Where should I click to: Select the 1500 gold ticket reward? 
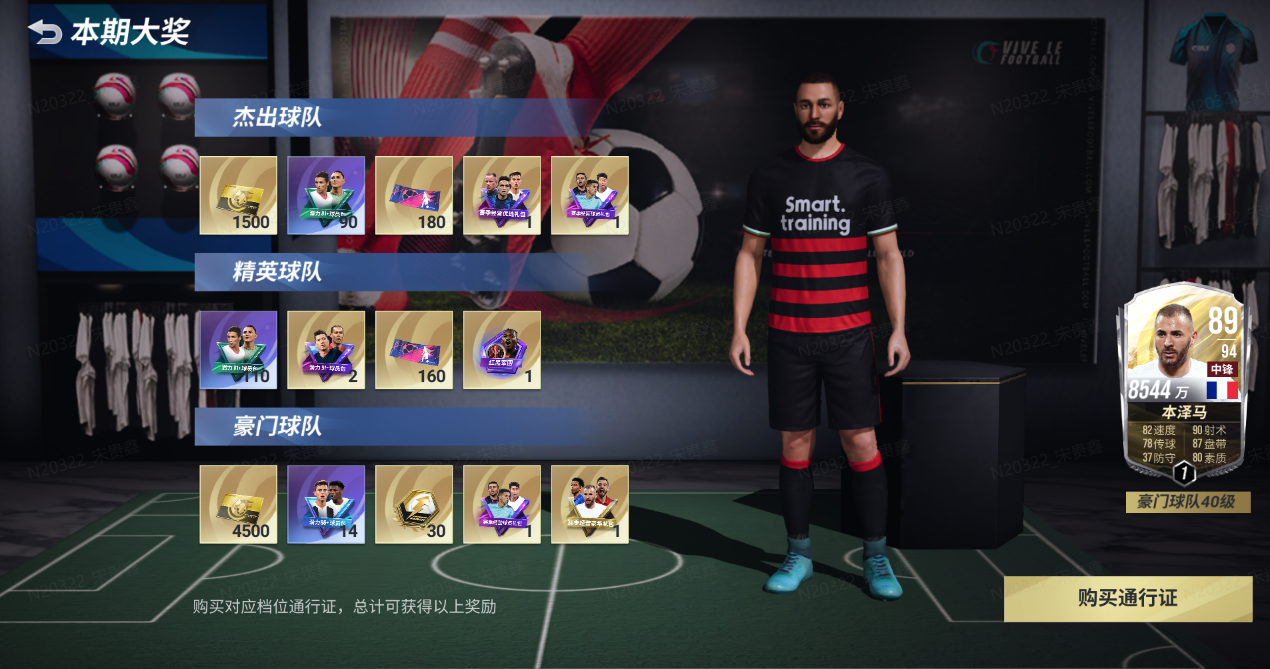(x=238, y=195)
